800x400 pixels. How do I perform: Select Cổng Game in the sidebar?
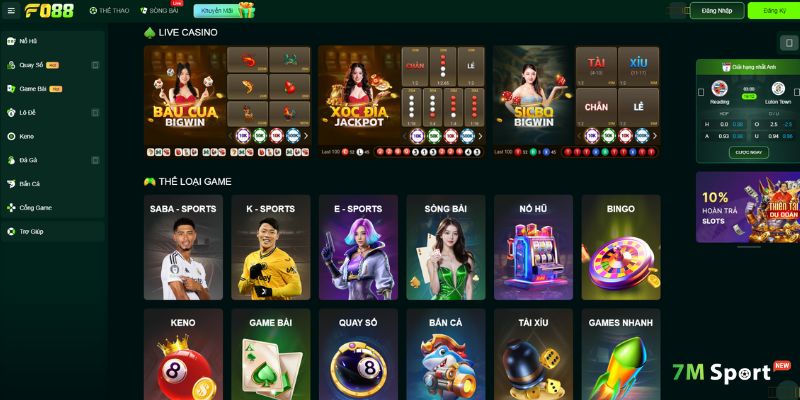point(35,208)
